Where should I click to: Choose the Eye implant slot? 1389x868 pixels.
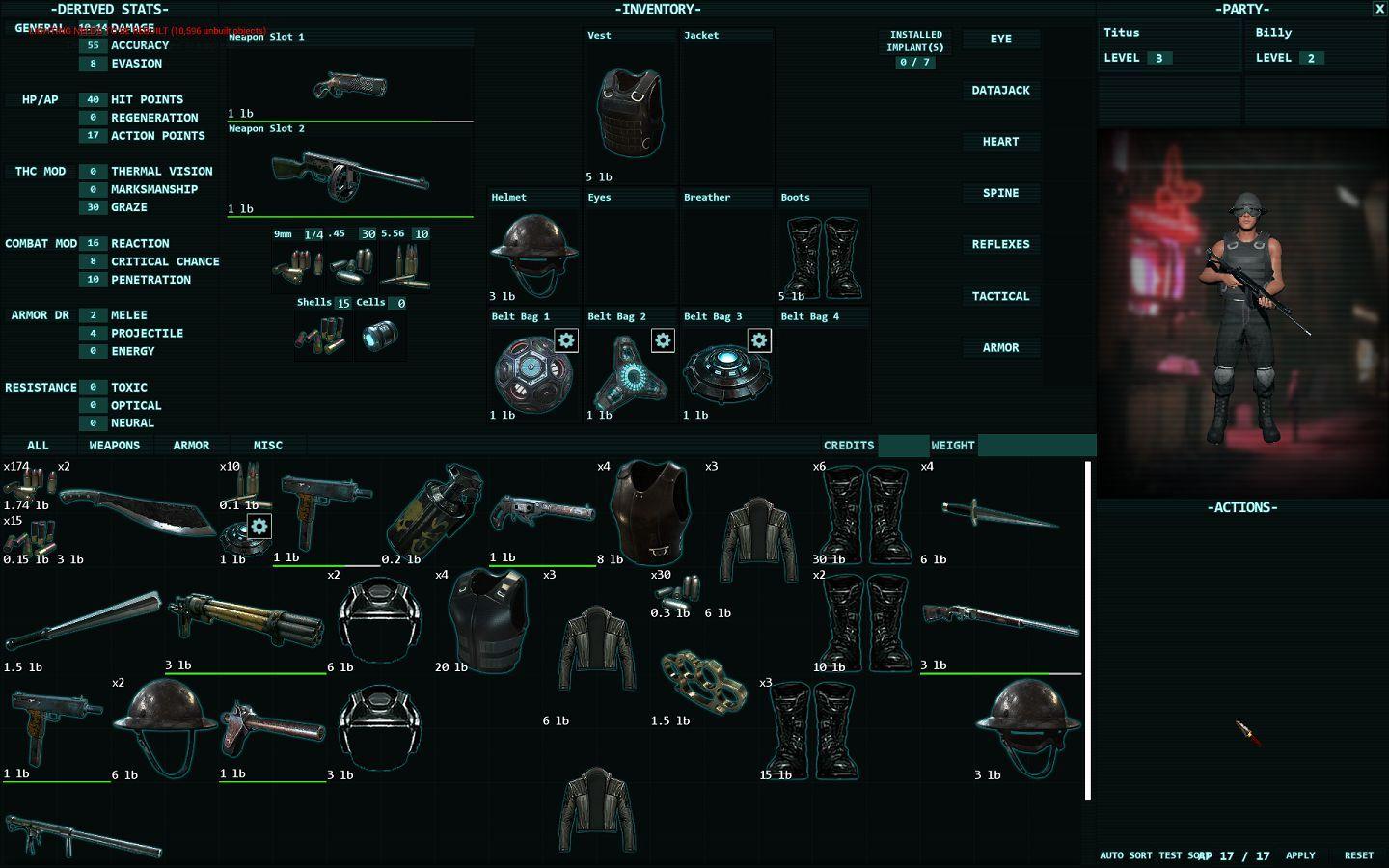click(x=1000, y=40)
